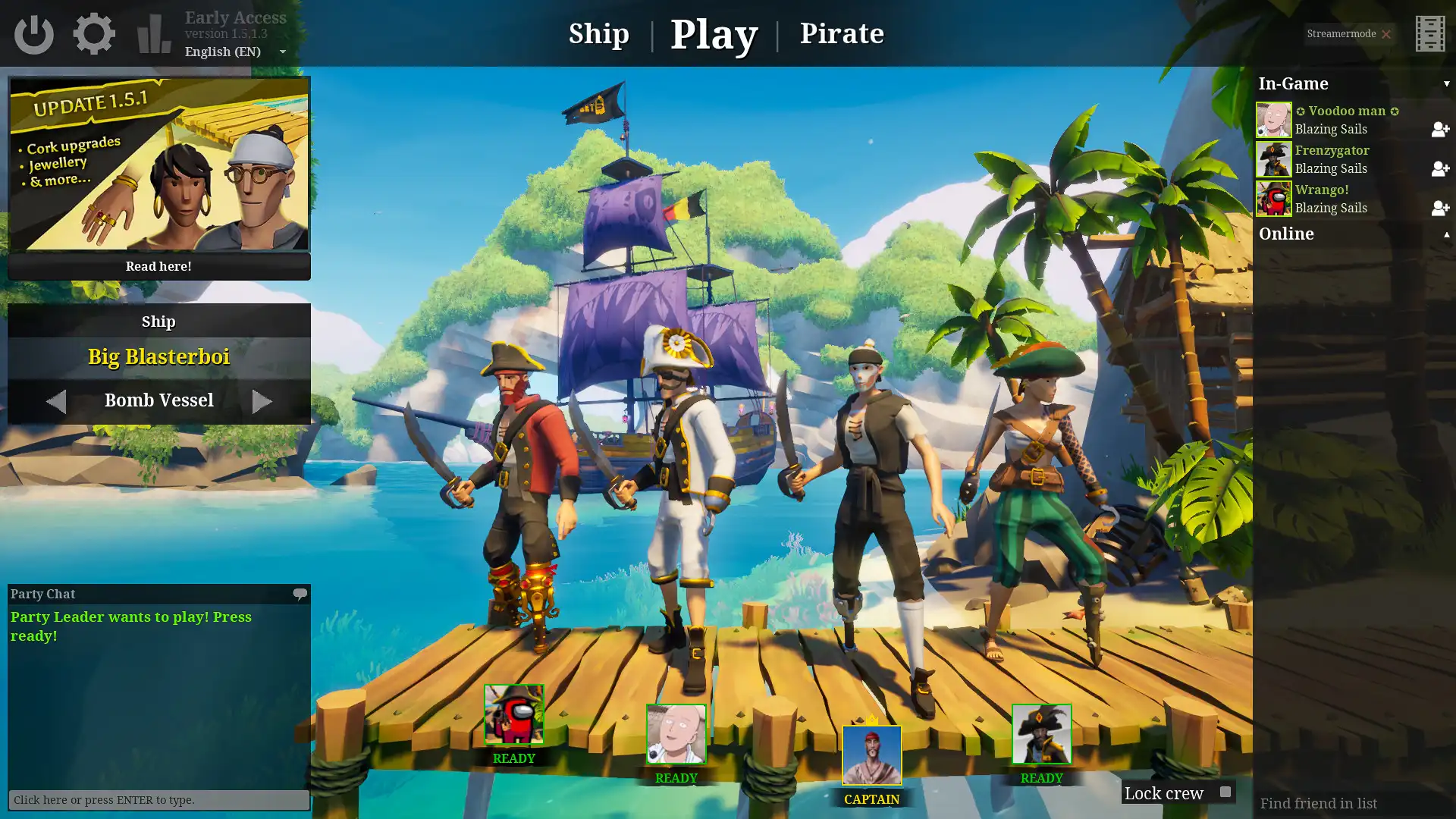Click the Party Chat speech bubble icon
Screen dimensions: 1456x819
300,595
